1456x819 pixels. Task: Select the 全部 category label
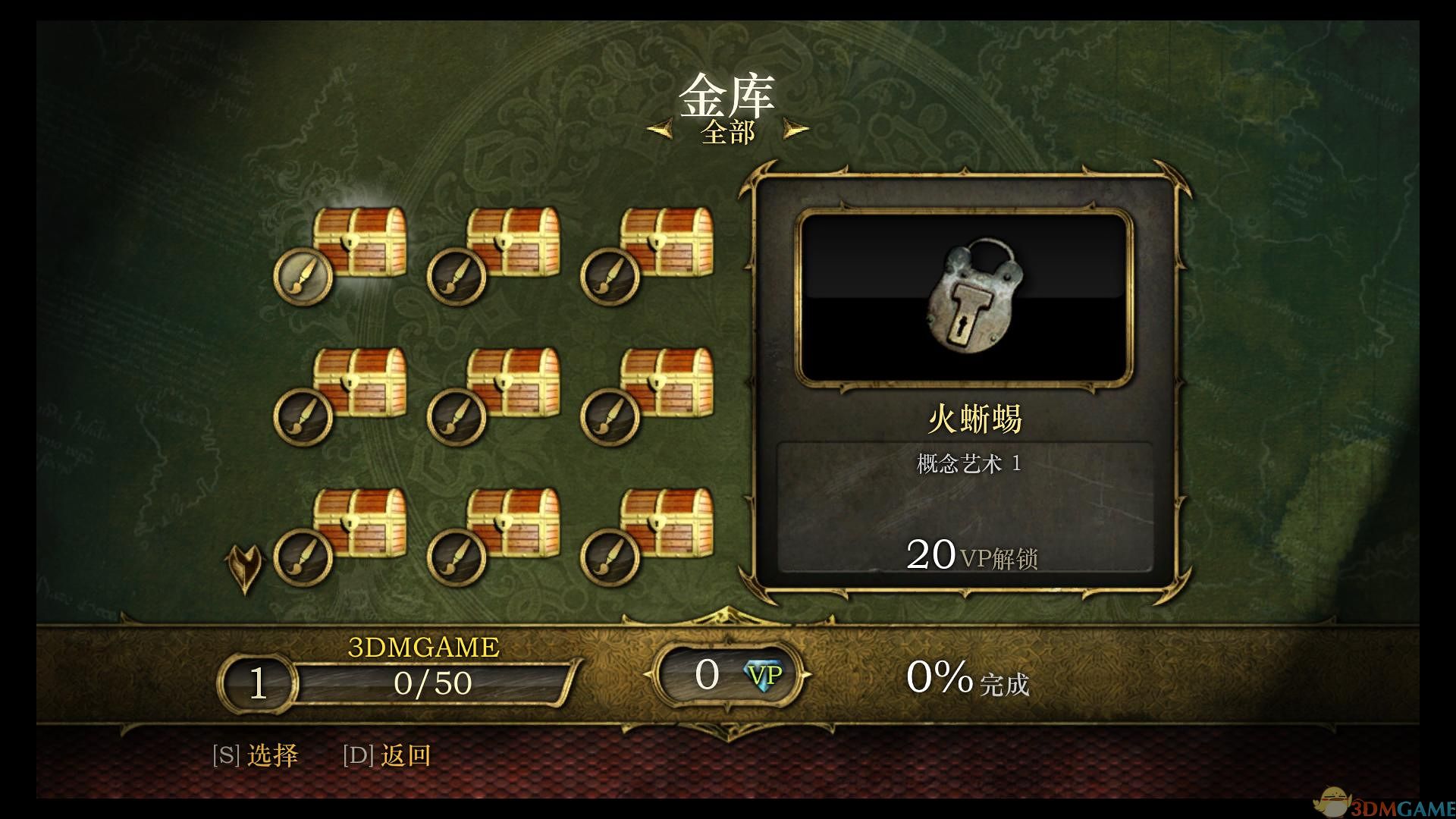[x=727, y=130]
